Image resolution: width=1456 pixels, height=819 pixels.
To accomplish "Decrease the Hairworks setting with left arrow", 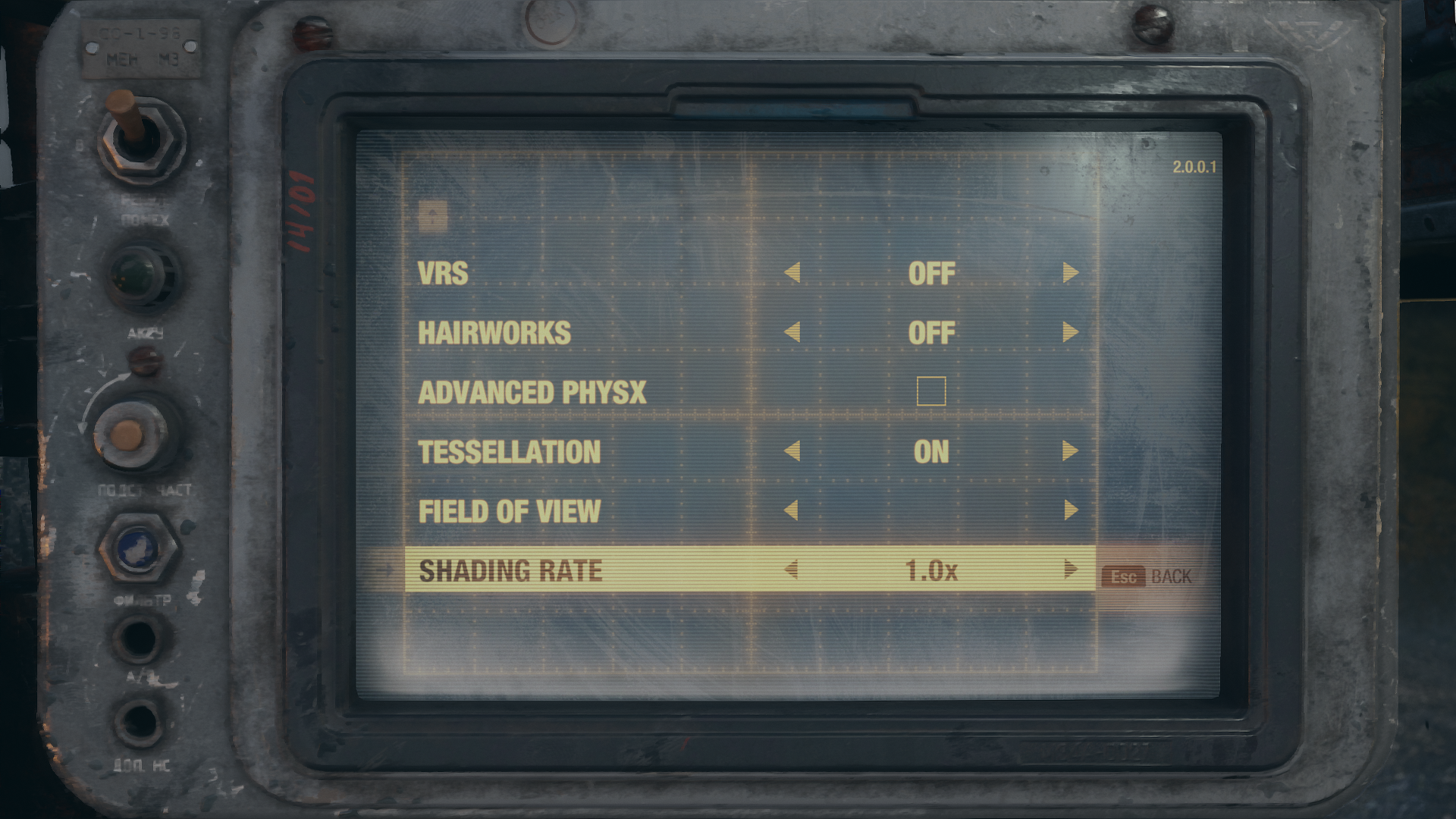I will (x=792, y=332).
